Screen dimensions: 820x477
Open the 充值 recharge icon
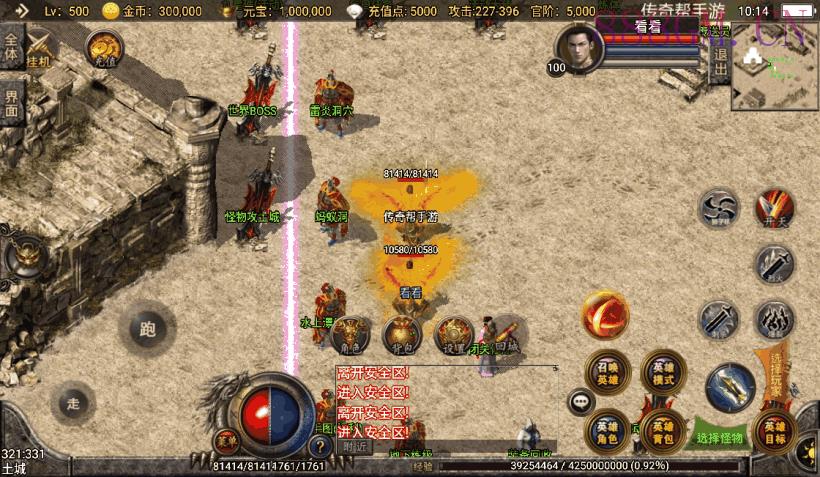coord(104,47)
